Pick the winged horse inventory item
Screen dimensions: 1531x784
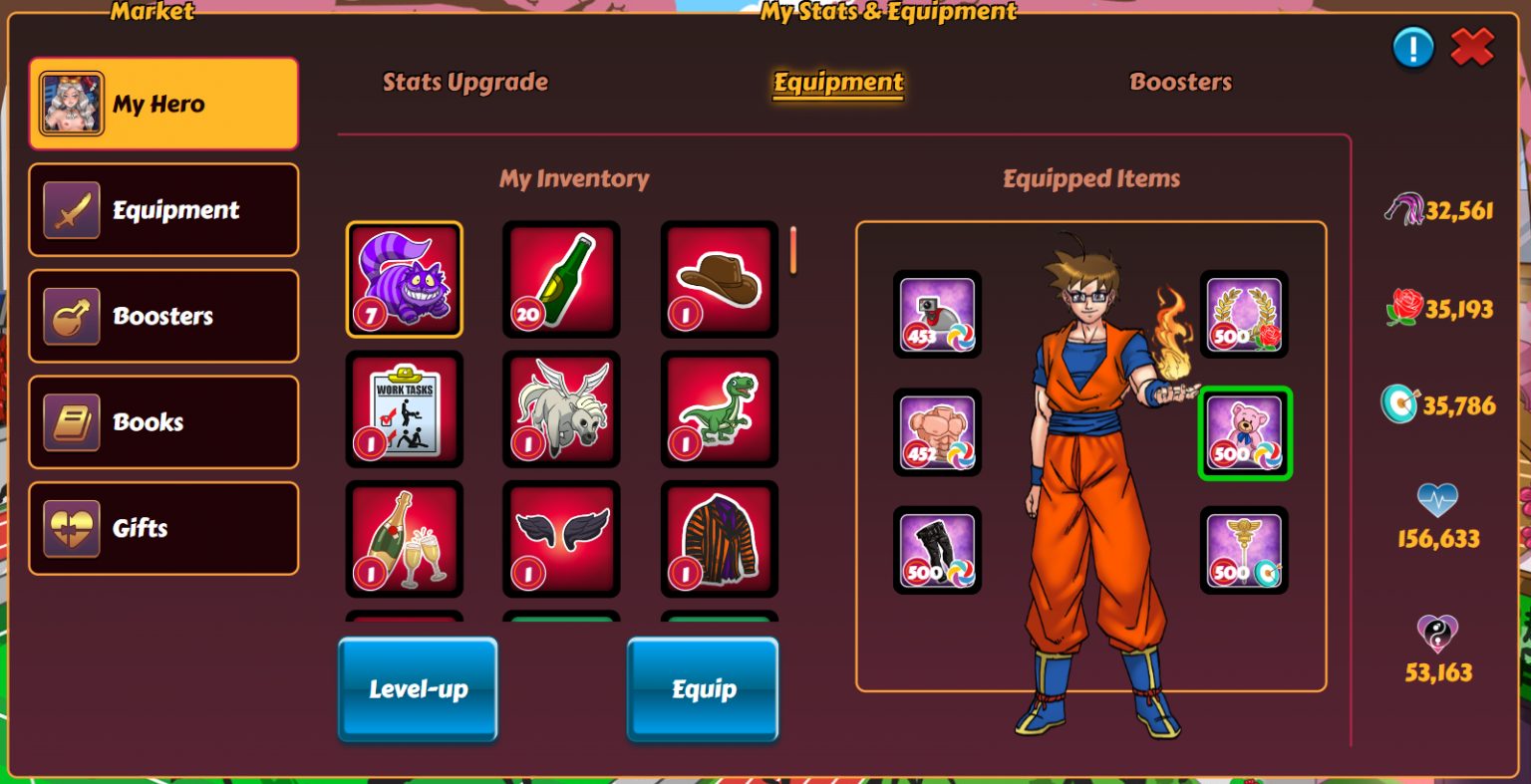pos(561,409)
